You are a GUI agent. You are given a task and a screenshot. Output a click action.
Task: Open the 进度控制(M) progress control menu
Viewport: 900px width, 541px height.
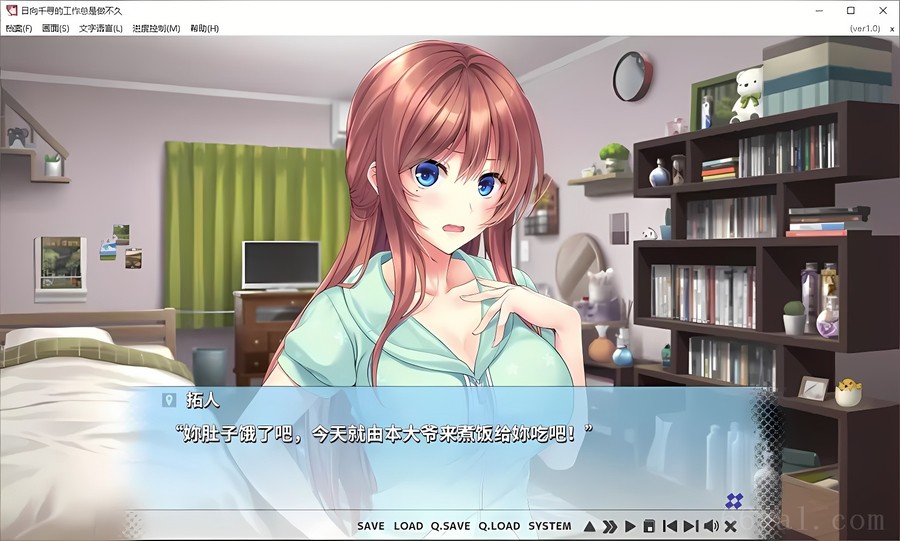point(157,28)
